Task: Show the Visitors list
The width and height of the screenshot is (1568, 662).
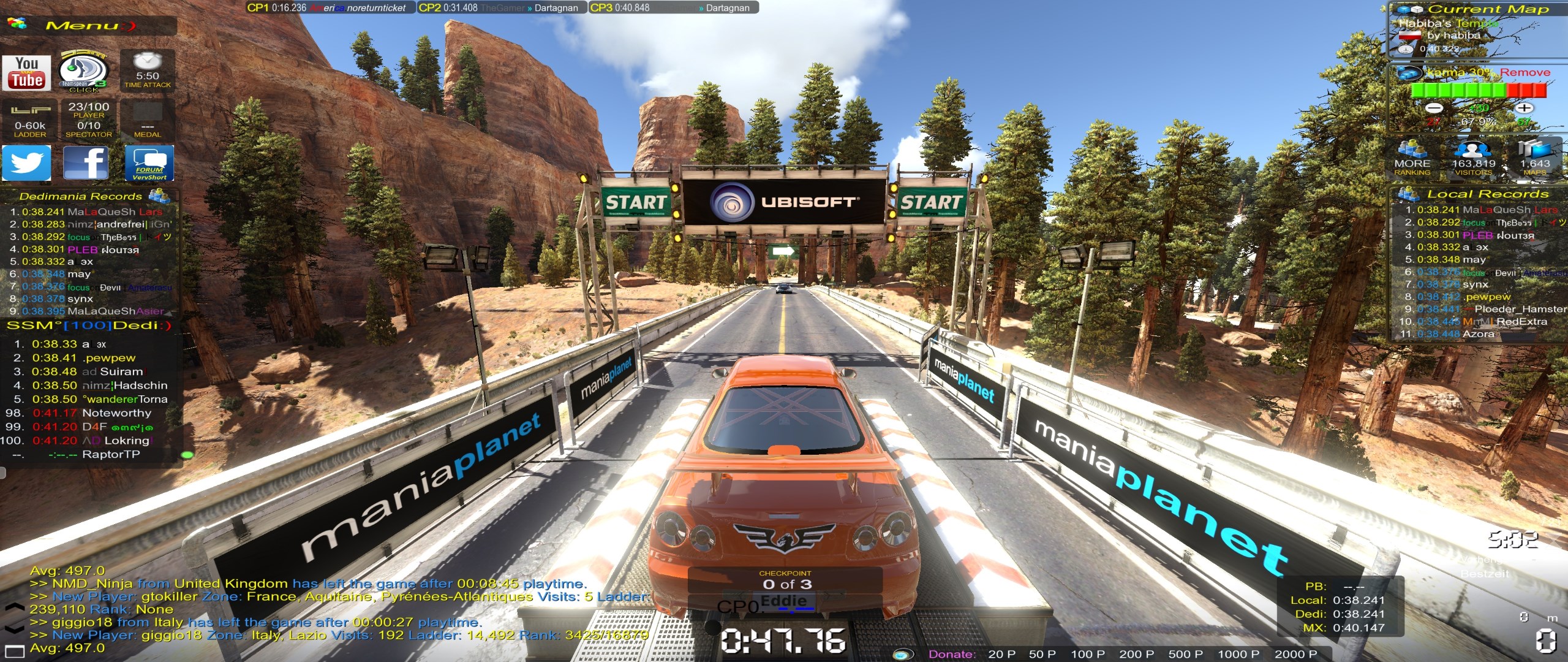Action: (x=1473, y=158)
